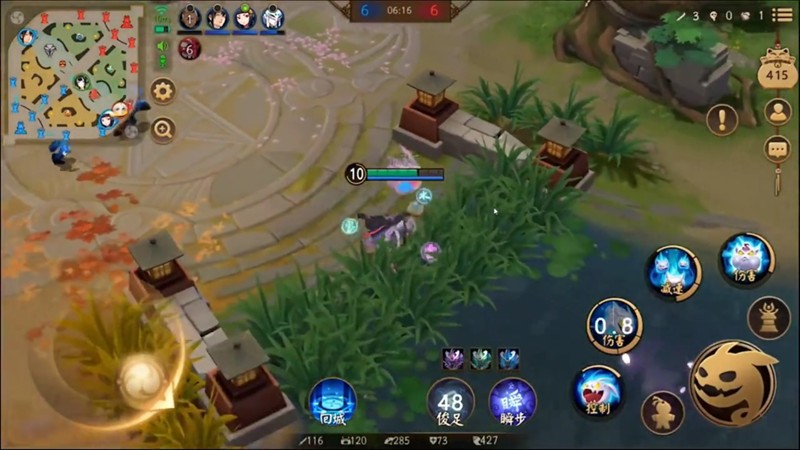
Task: Select the attack-minion target button
Action: (662, 412)
